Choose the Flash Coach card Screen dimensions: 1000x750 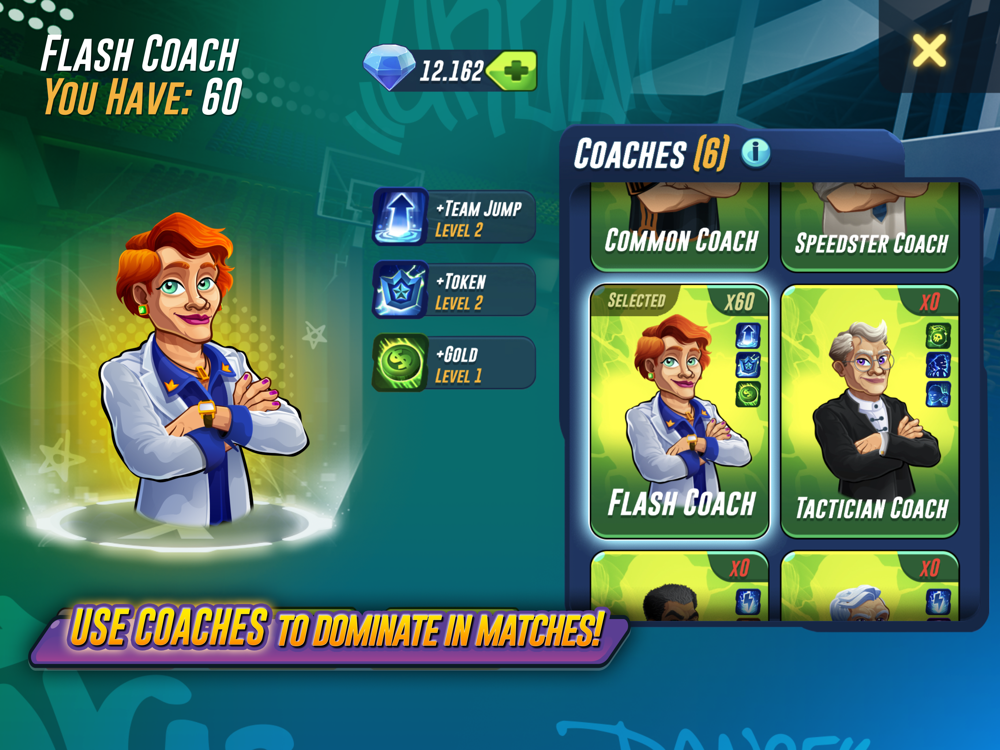pyautogui.click(x=680, y=412)
